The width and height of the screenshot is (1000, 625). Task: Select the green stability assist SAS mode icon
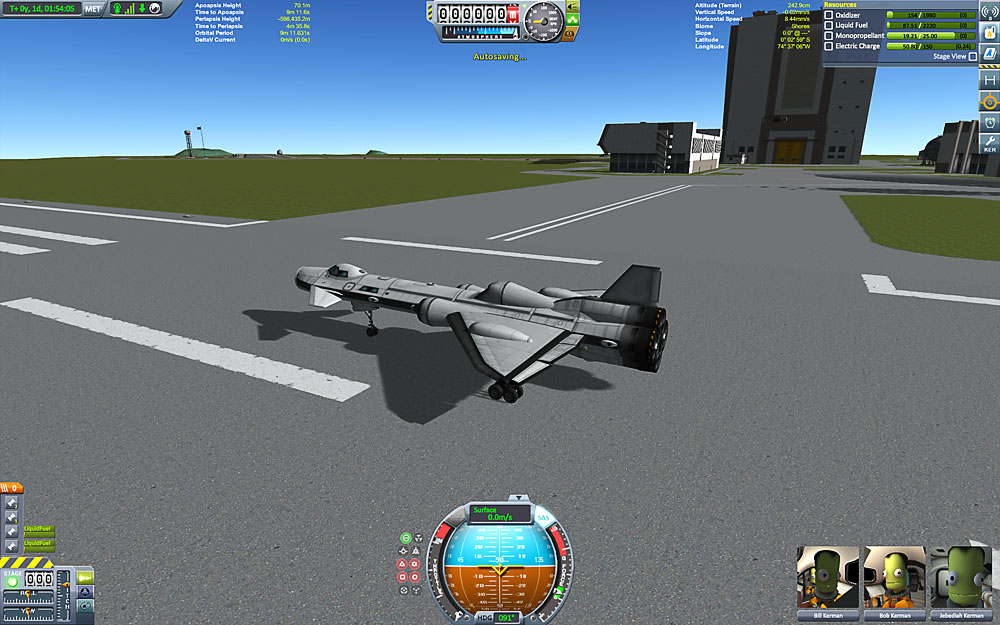(406, 539)
